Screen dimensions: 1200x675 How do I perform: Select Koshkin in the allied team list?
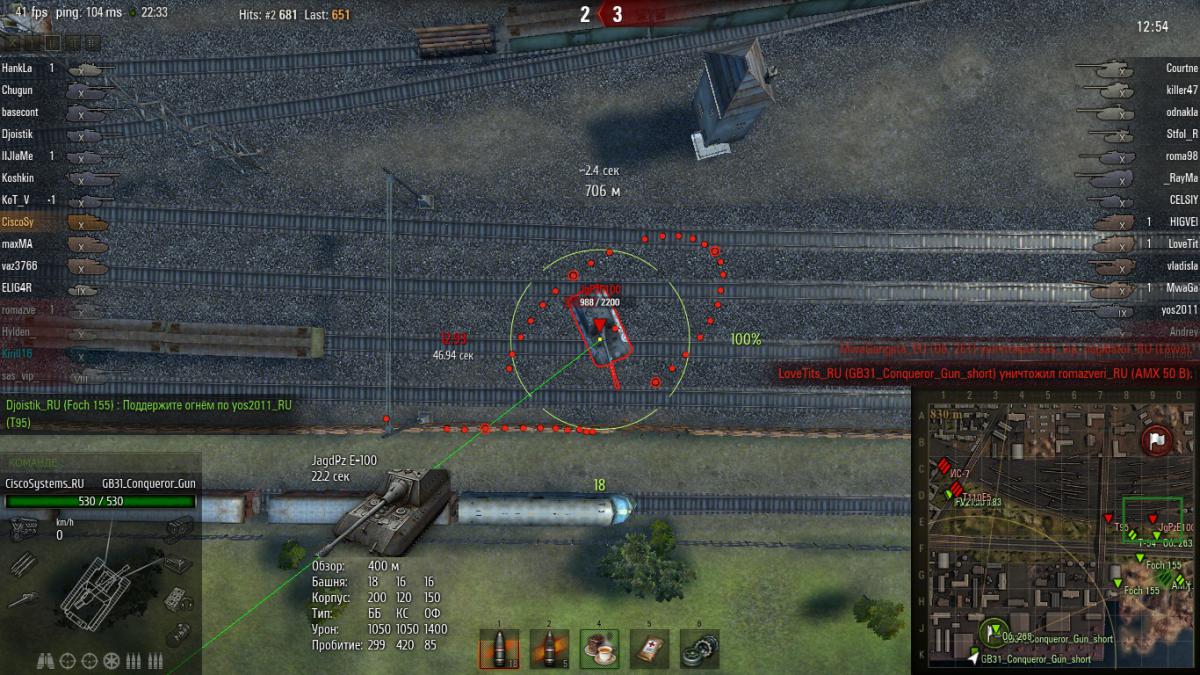(x=19, y=178)
